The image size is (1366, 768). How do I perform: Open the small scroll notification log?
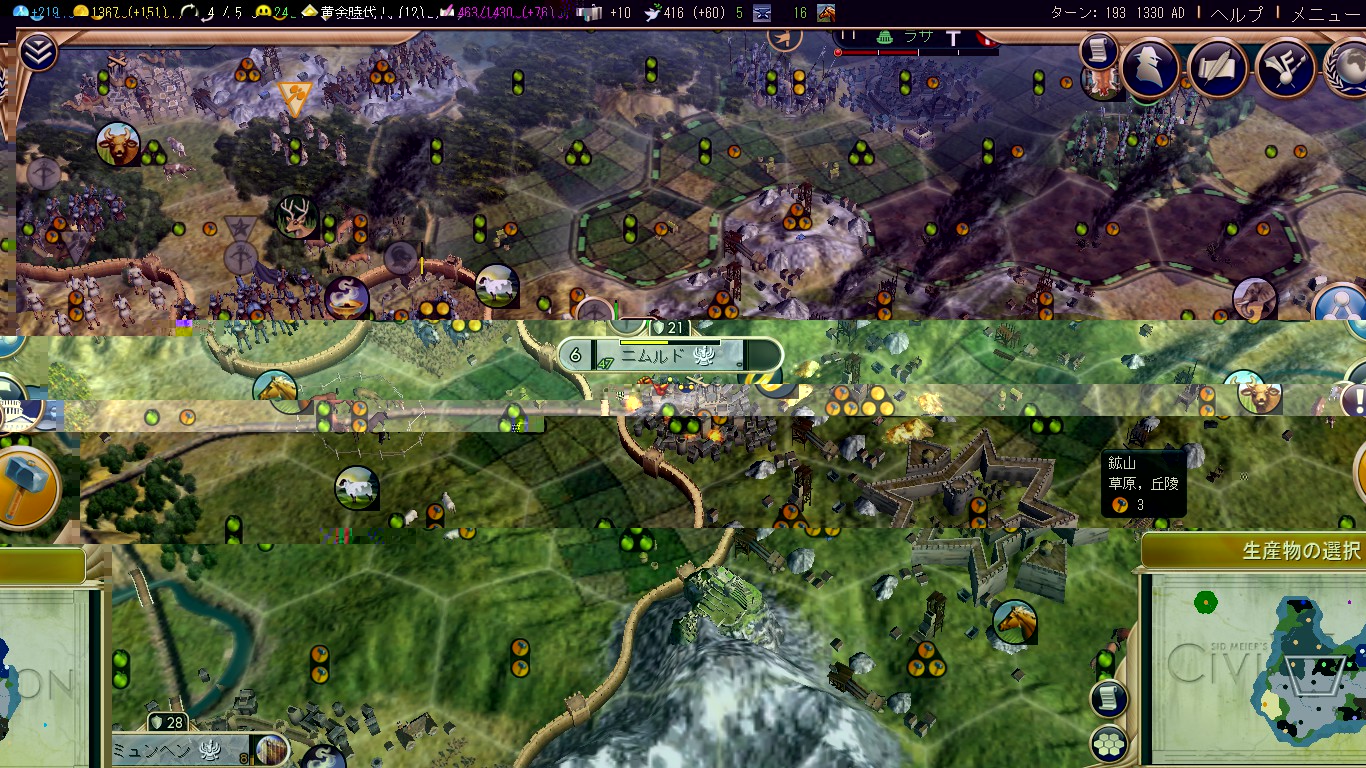click(1098, 49)
